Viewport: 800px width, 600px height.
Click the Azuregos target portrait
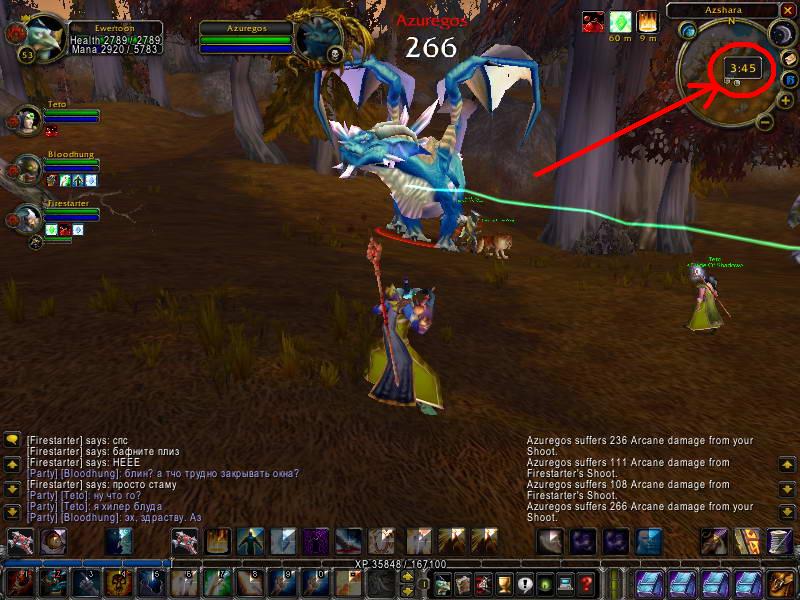tap(319, 39)
